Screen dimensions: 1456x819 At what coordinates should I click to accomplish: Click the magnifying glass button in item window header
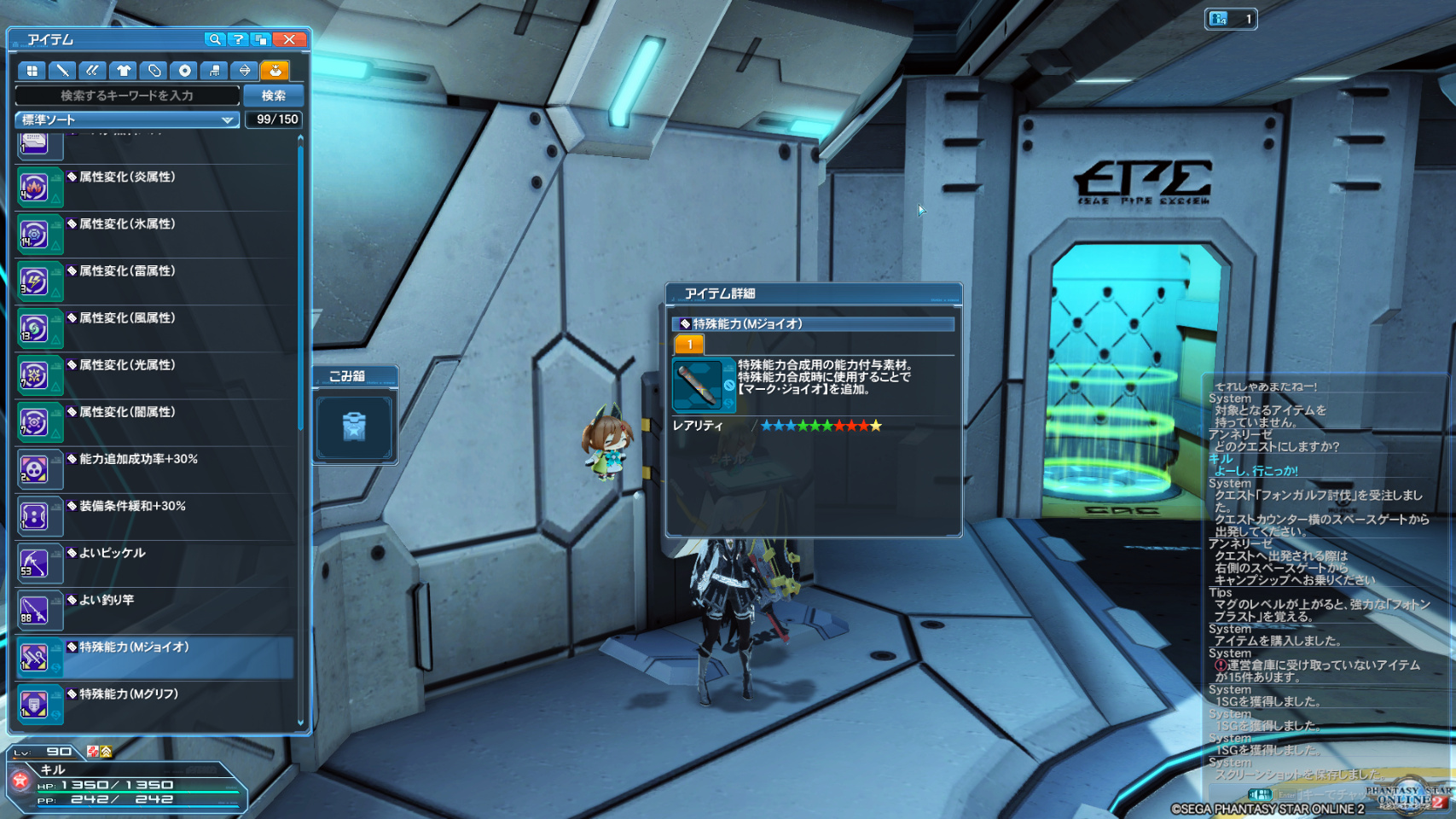[x=215, y=39]
